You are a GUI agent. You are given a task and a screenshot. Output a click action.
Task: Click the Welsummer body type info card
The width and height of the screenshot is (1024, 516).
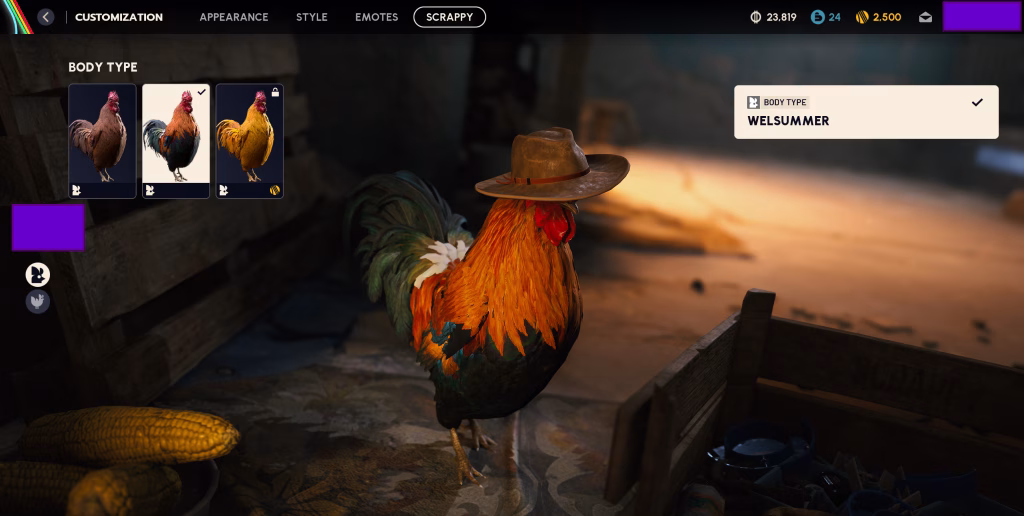[x=865, y=112]
